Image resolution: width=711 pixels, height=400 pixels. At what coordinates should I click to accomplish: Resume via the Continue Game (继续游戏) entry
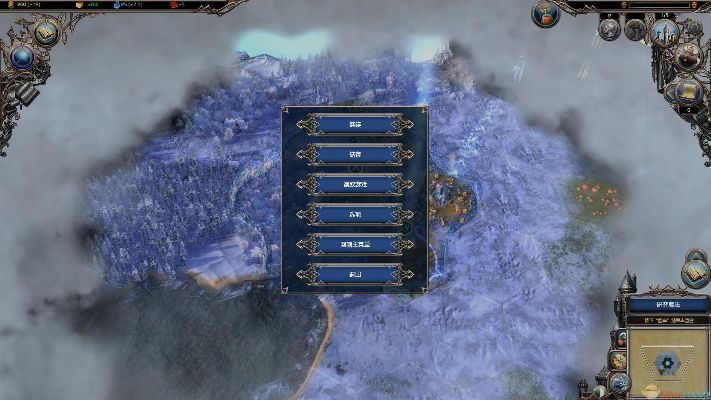tap(356, 184)
